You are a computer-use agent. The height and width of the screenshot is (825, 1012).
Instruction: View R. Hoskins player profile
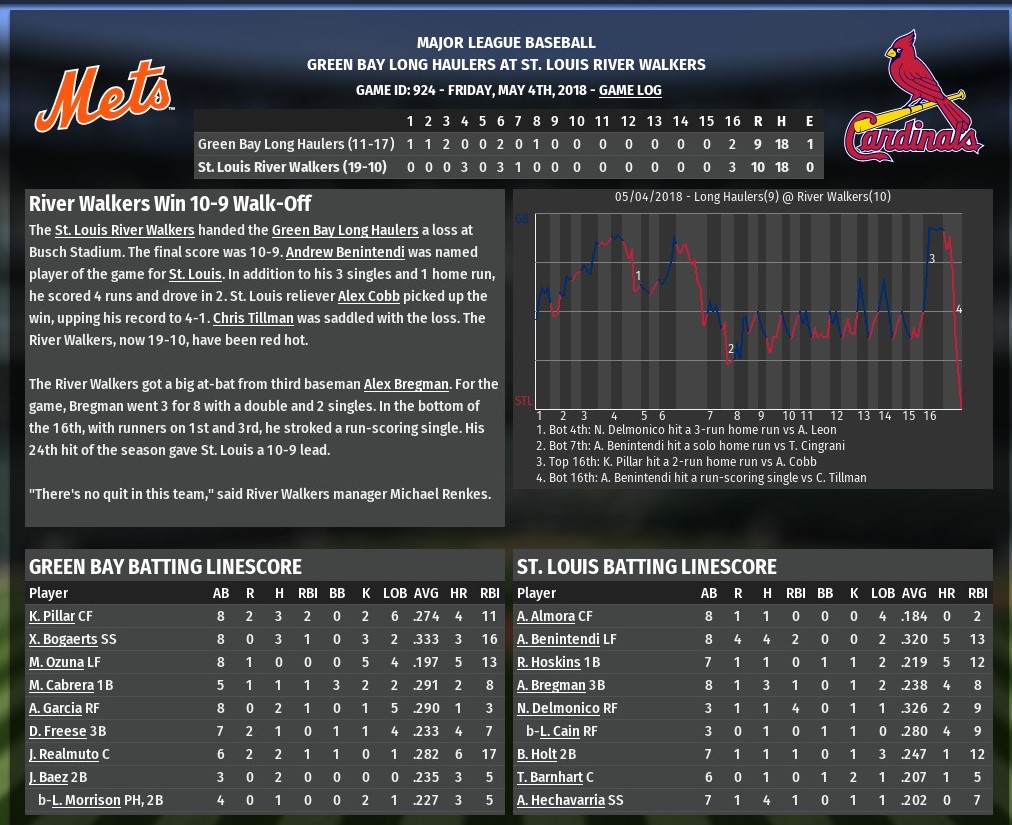pos(549,662)
